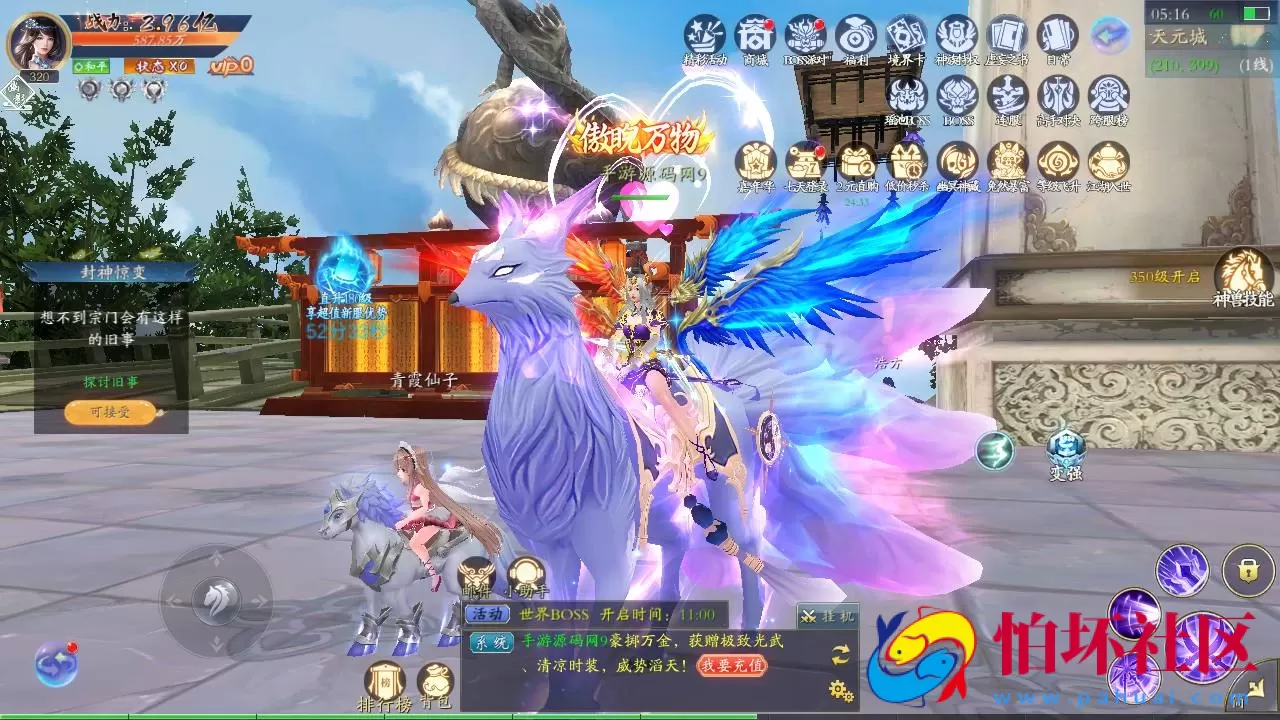Toggle 挂机 auto-battle mode
Image resolution: width=1280 pixels, height=720 pixels.
click(828, 614)
